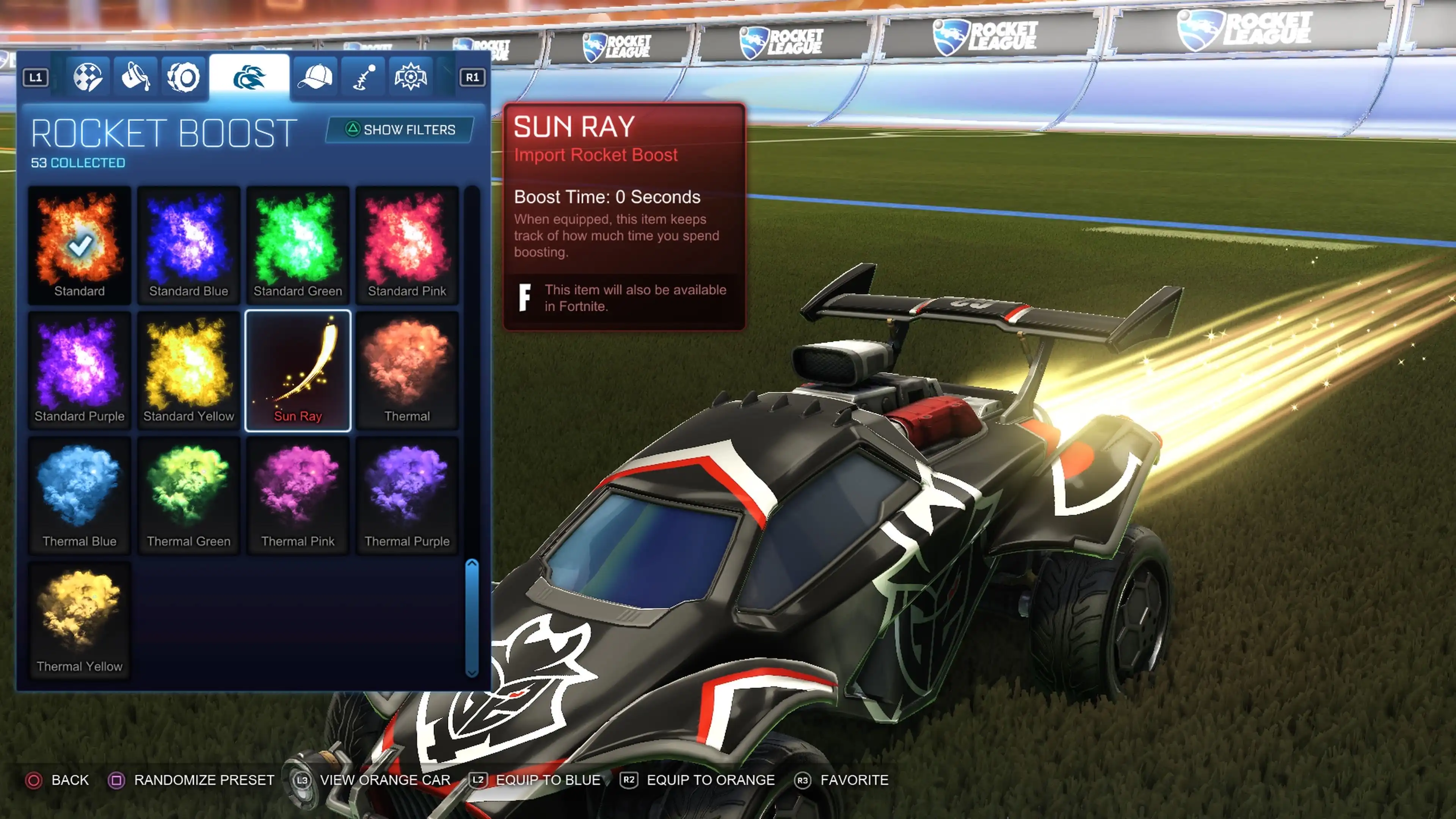Open the Show Filters option

[x=400, y=130]
